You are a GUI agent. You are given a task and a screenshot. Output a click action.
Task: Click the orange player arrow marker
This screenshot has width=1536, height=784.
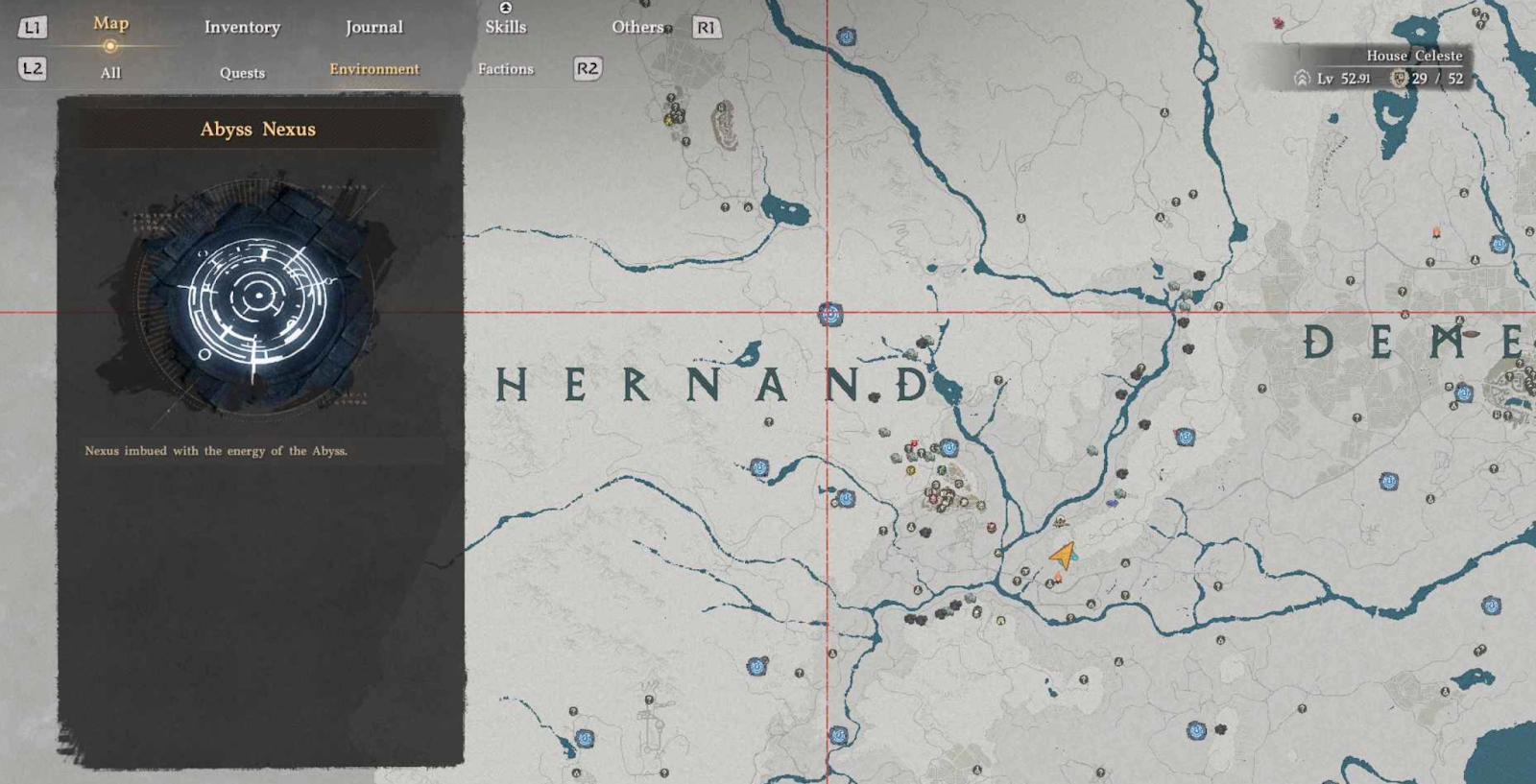pos(1063,555)
